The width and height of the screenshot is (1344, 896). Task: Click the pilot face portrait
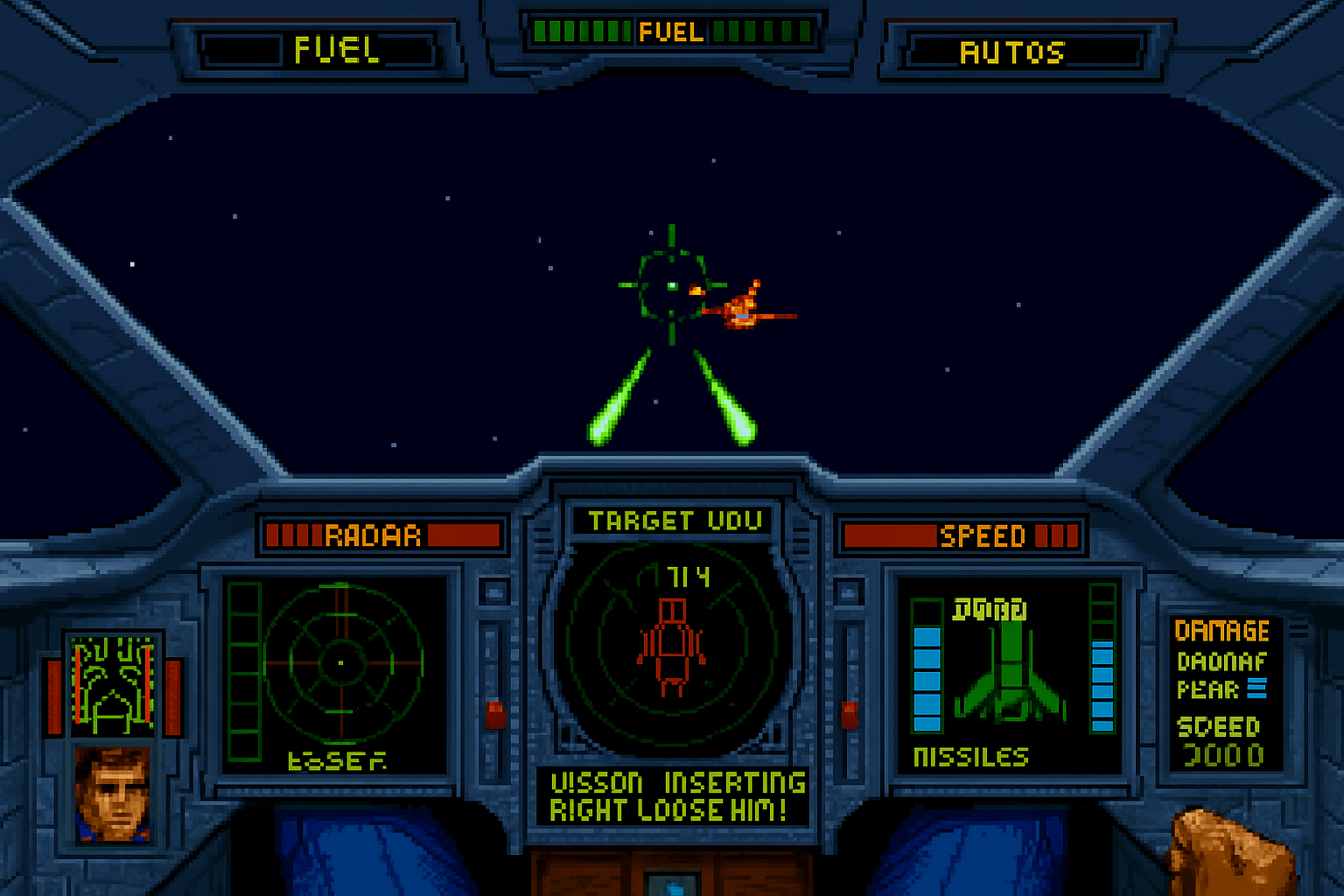tap(113, 794)
